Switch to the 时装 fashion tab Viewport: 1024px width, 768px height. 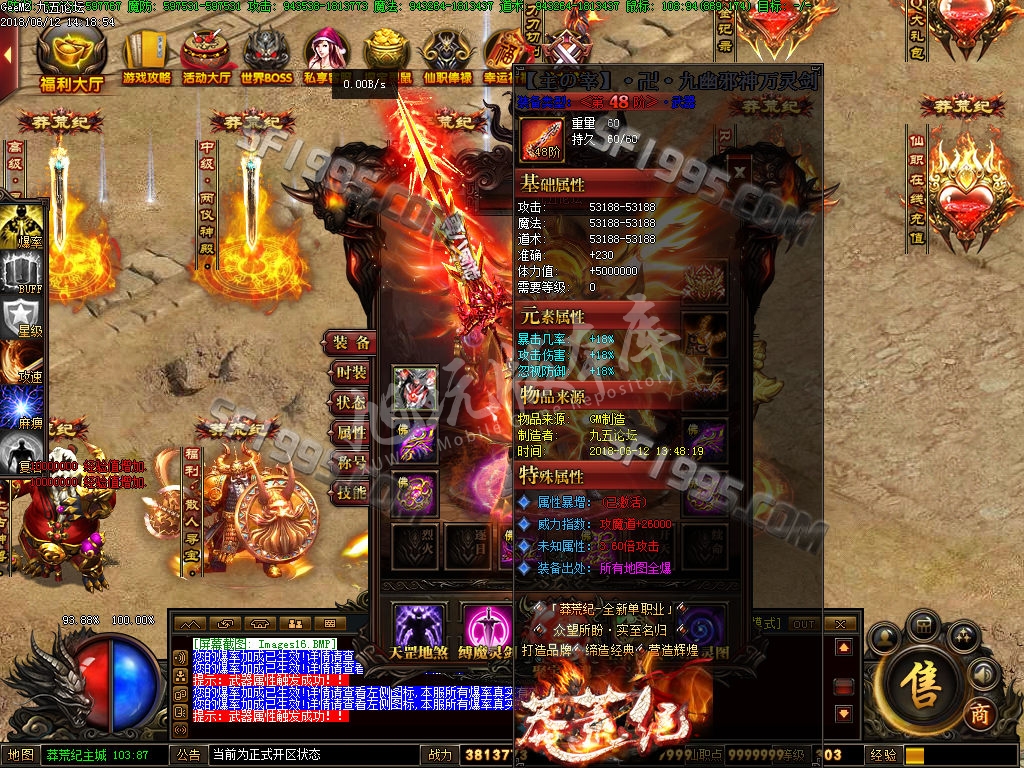click(352, 372)
